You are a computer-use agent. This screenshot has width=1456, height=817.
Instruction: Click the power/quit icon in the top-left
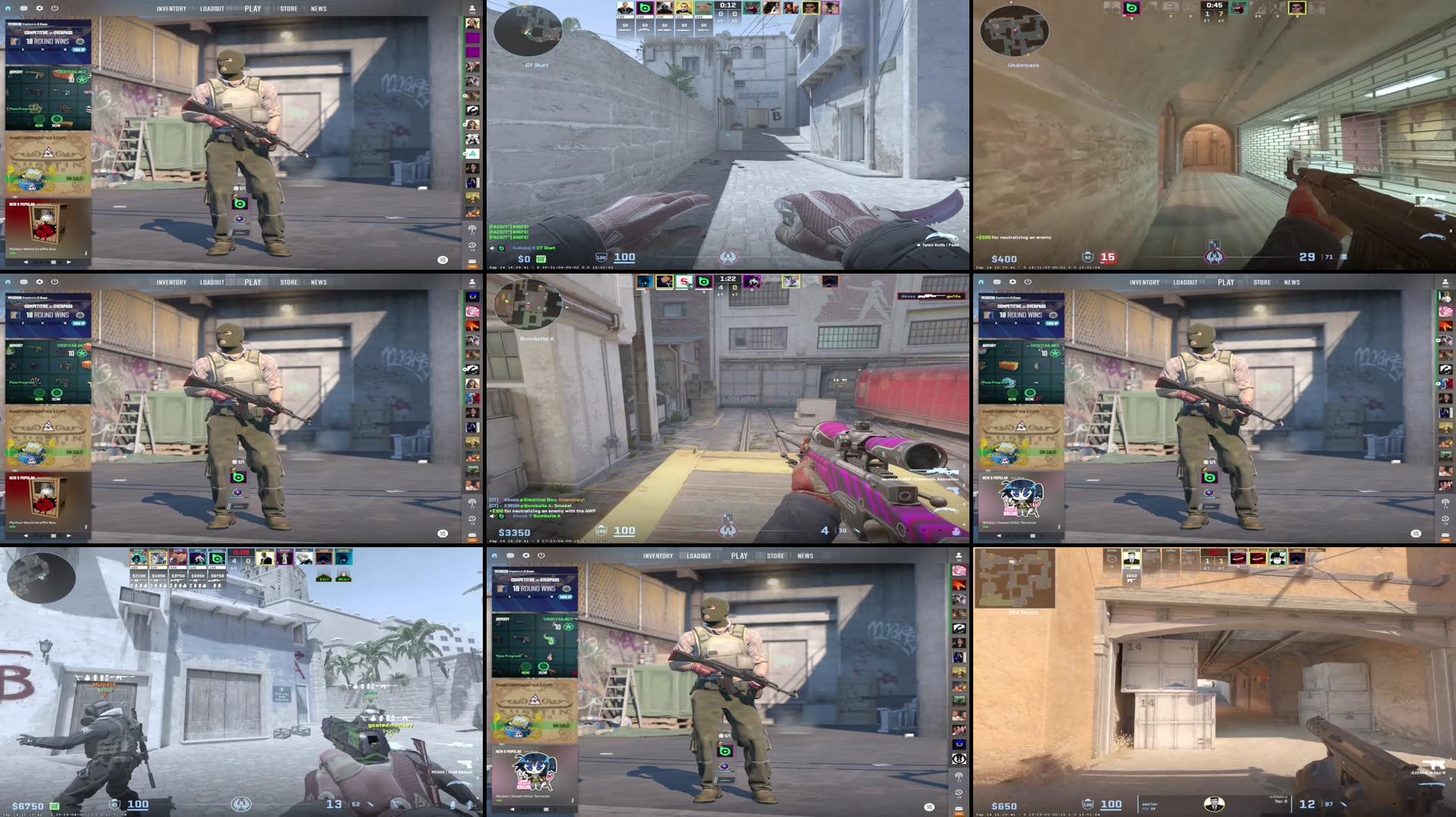click(x=55, y=8)
